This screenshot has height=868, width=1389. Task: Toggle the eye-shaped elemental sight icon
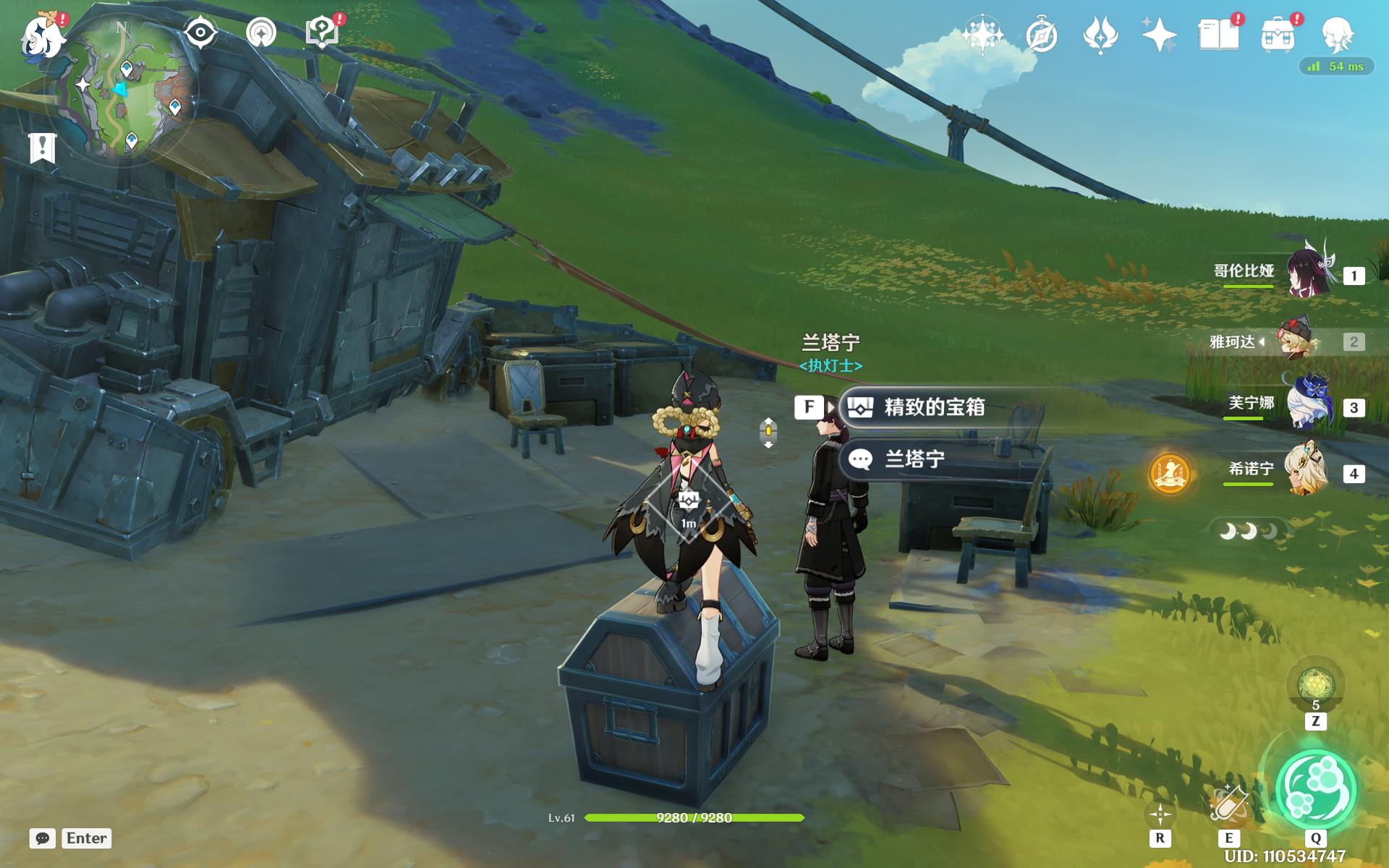point(200,33)
